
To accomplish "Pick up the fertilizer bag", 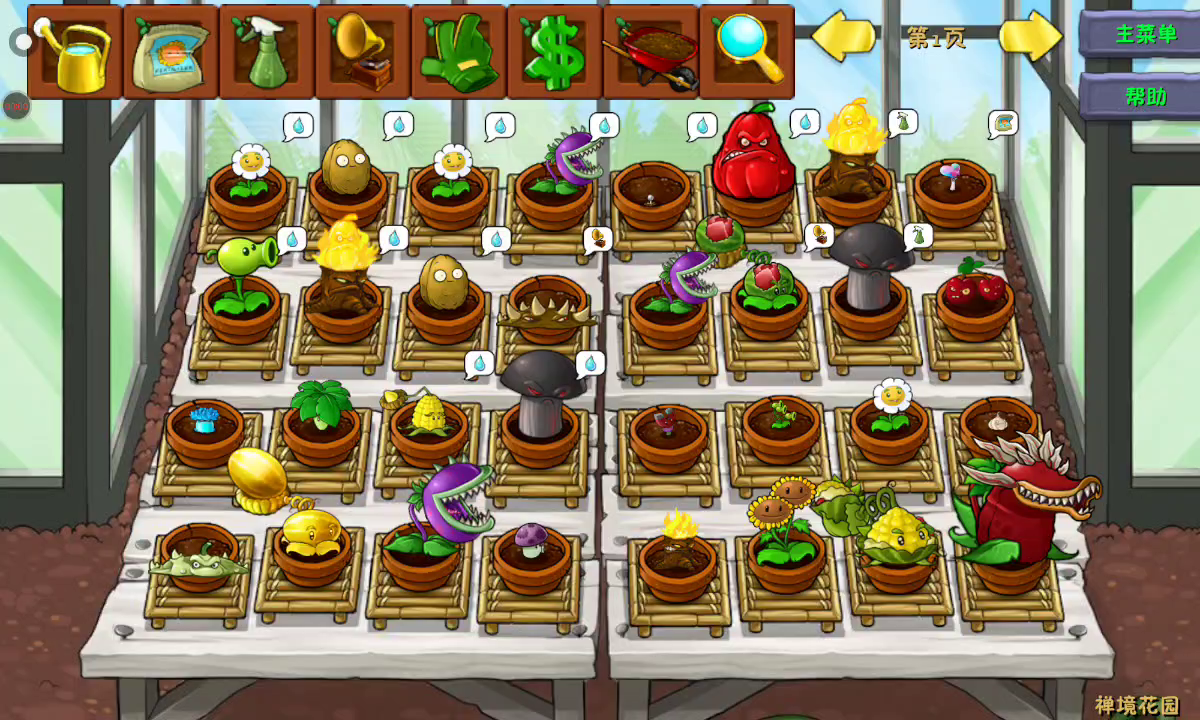I will click(171, 52).
